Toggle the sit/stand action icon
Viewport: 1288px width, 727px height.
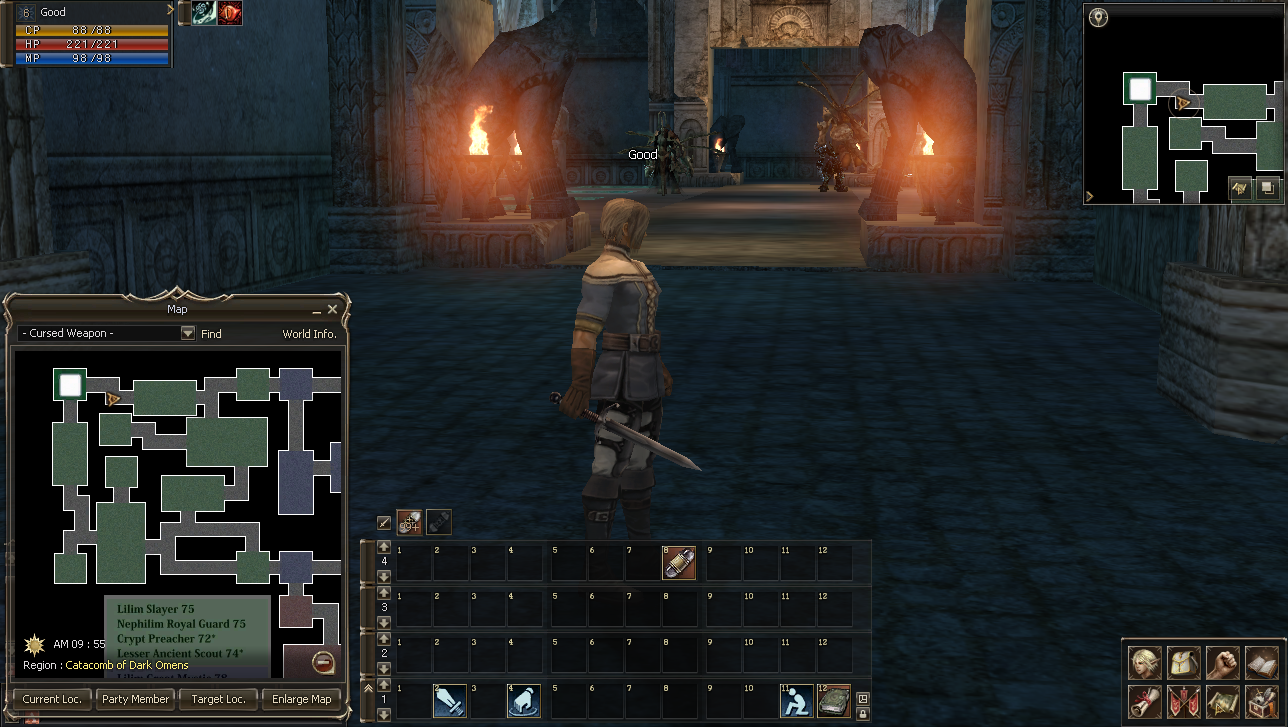coord(796,701)
